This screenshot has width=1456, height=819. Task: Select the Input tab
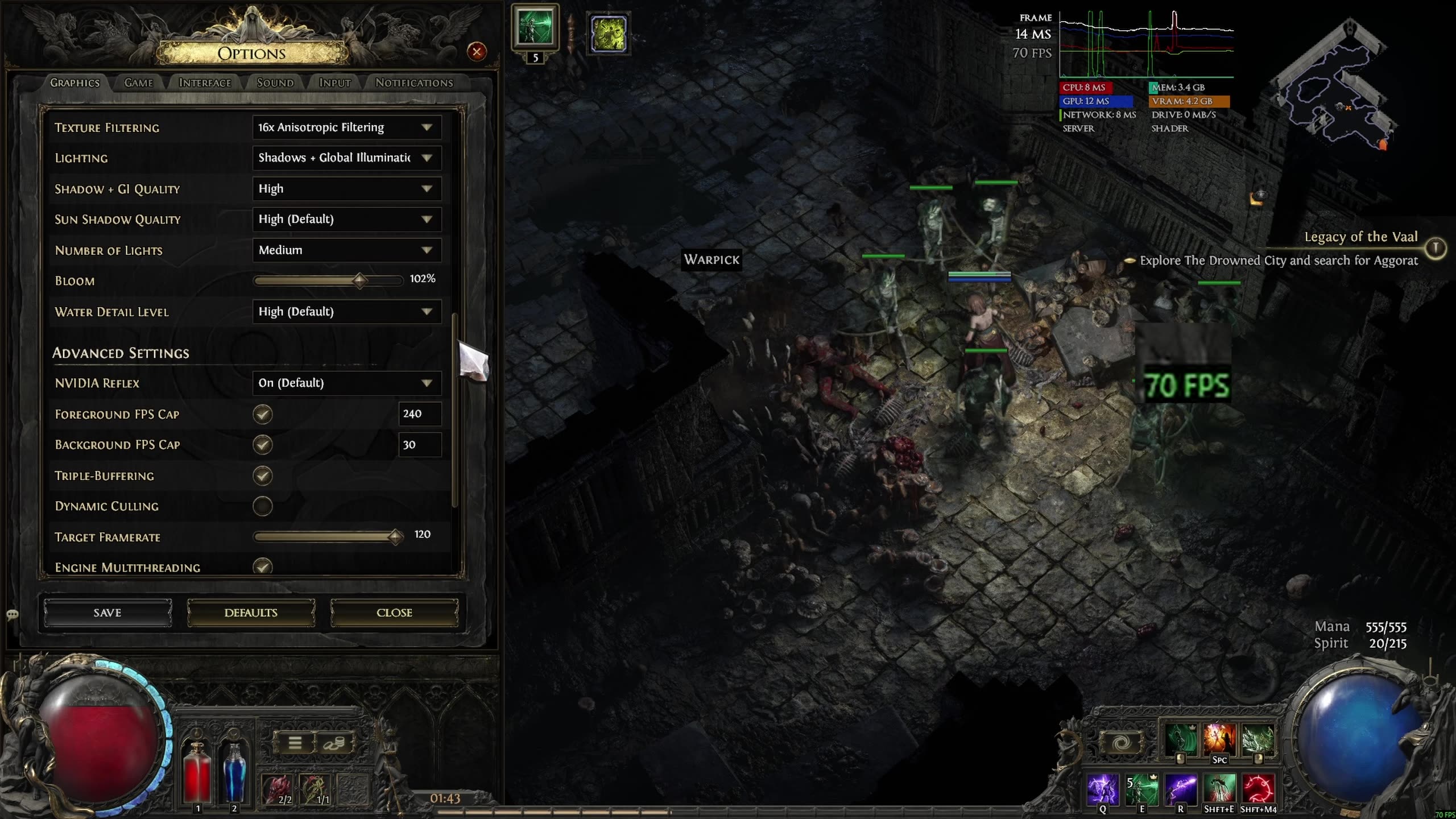coord(334,83)
